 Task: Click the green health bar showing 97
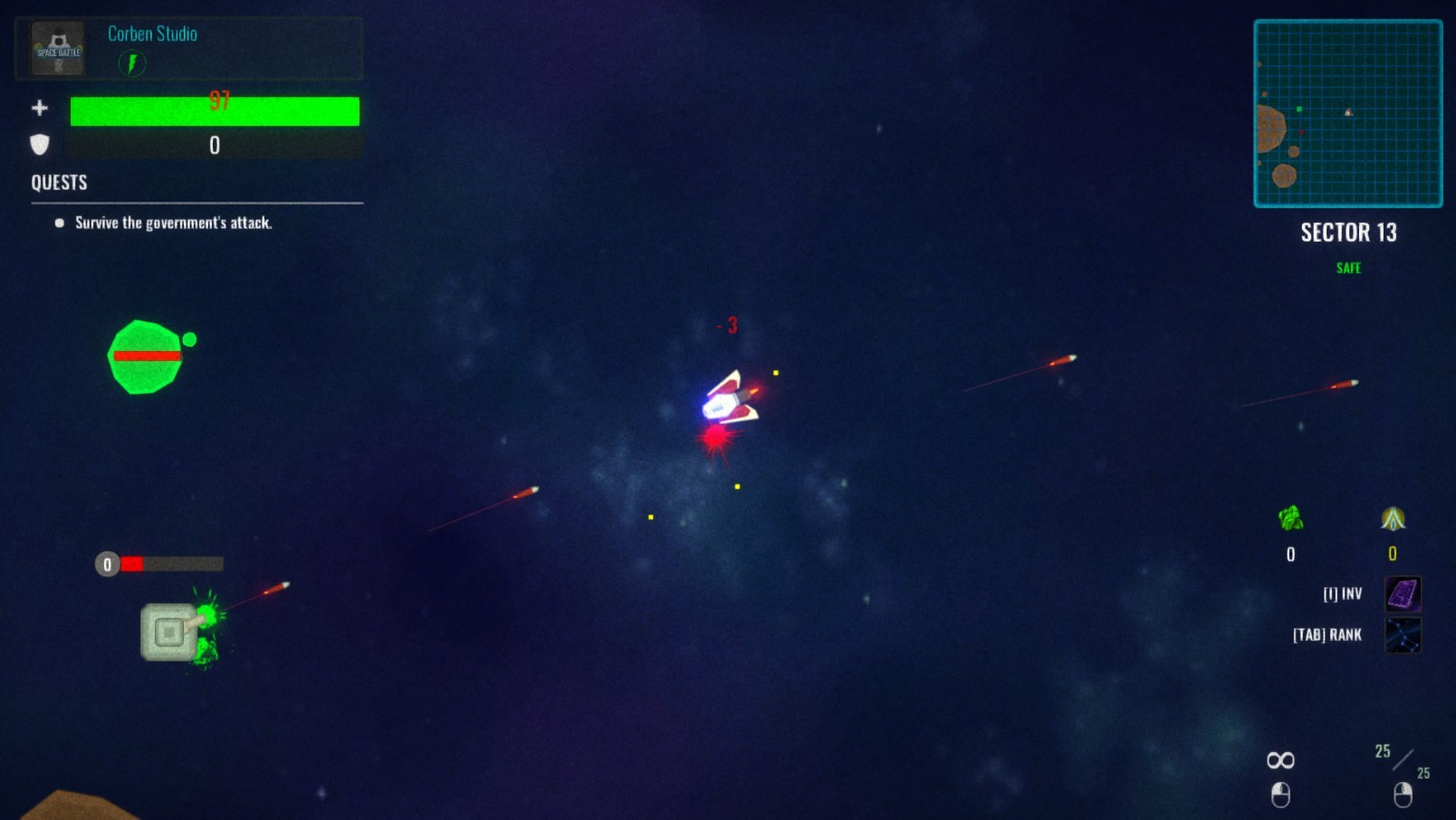click(215, 110)
